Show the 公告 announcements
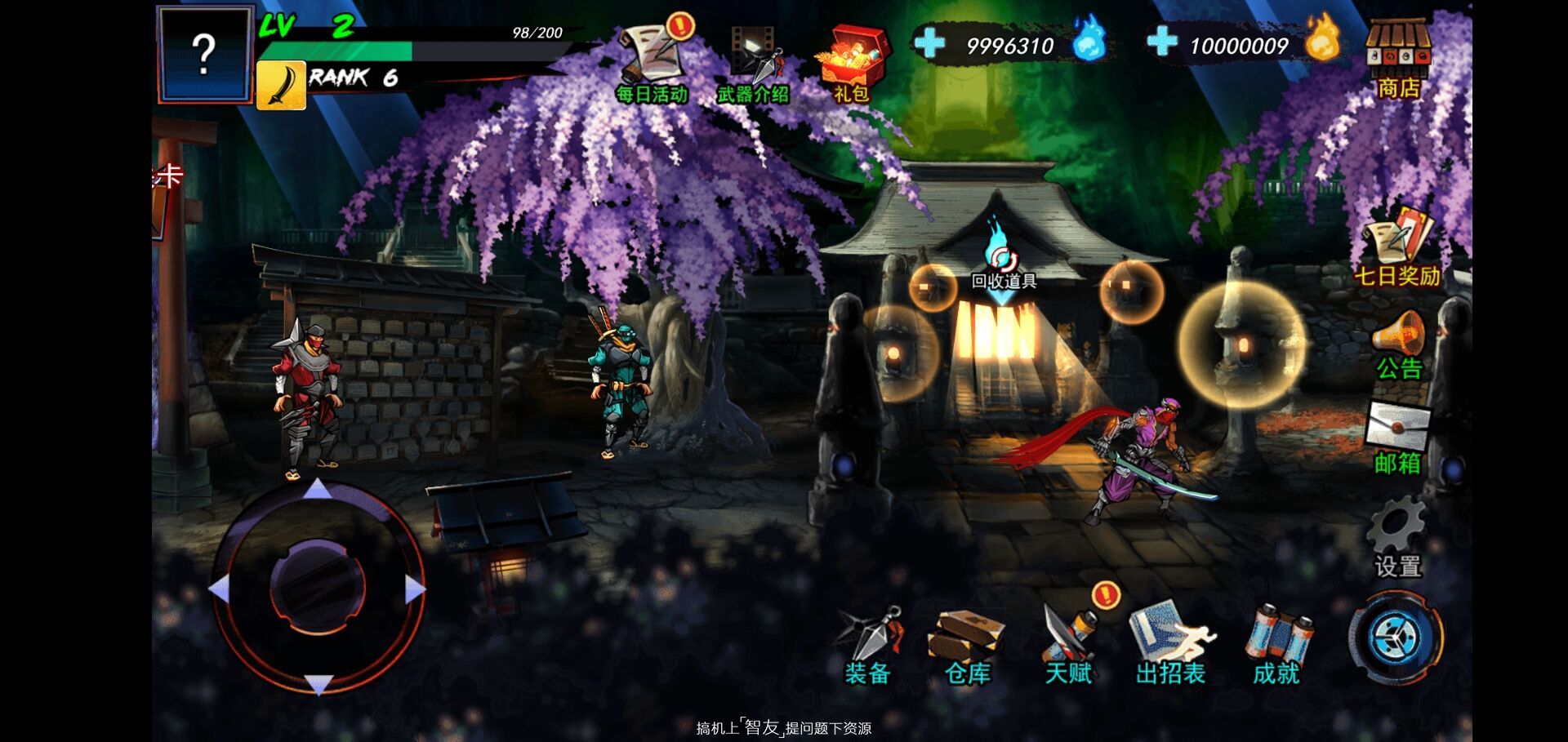 [1398, 344]
